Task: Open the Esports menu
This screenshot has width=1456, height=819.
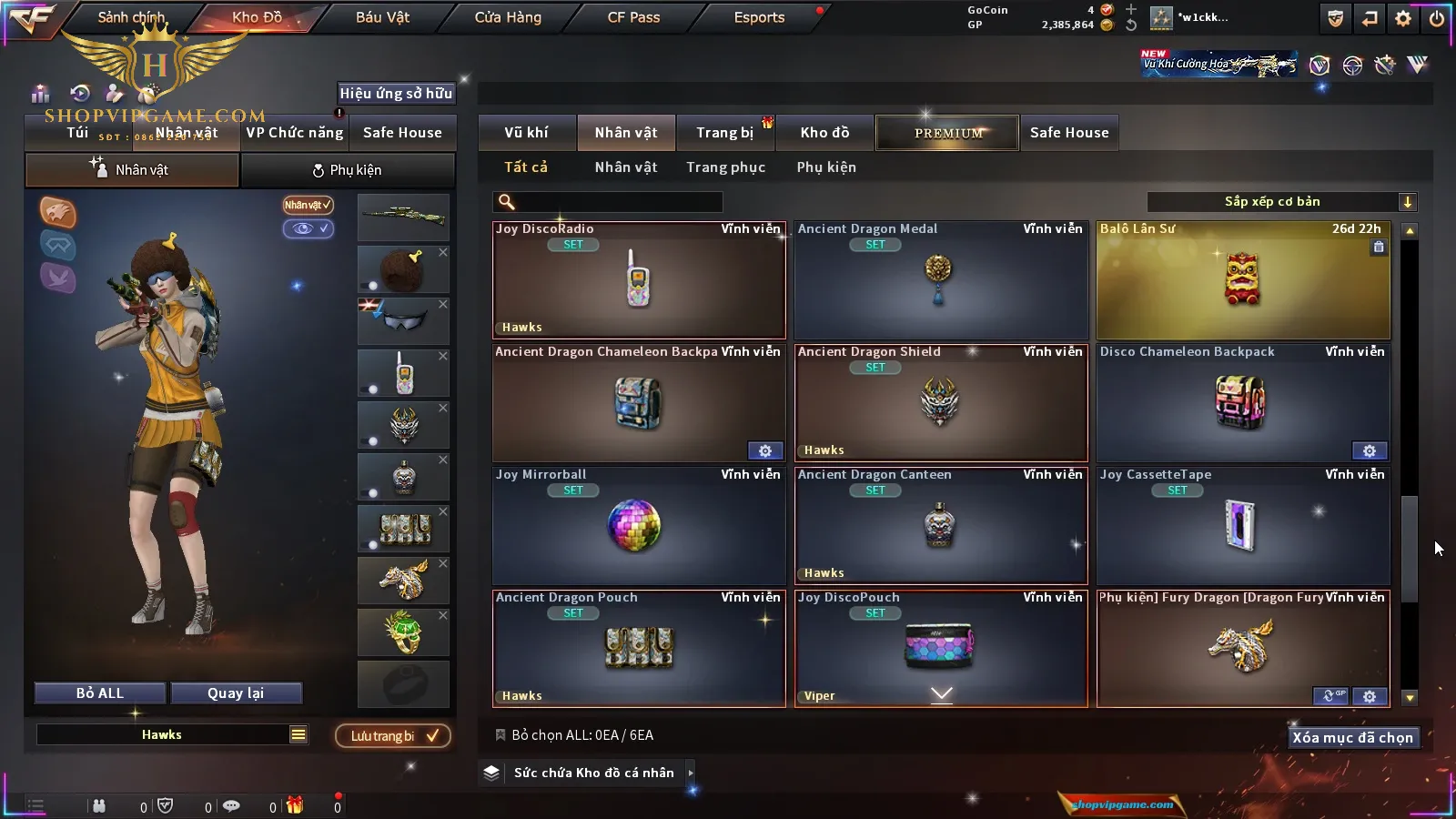Action: [x=759, y=17]
